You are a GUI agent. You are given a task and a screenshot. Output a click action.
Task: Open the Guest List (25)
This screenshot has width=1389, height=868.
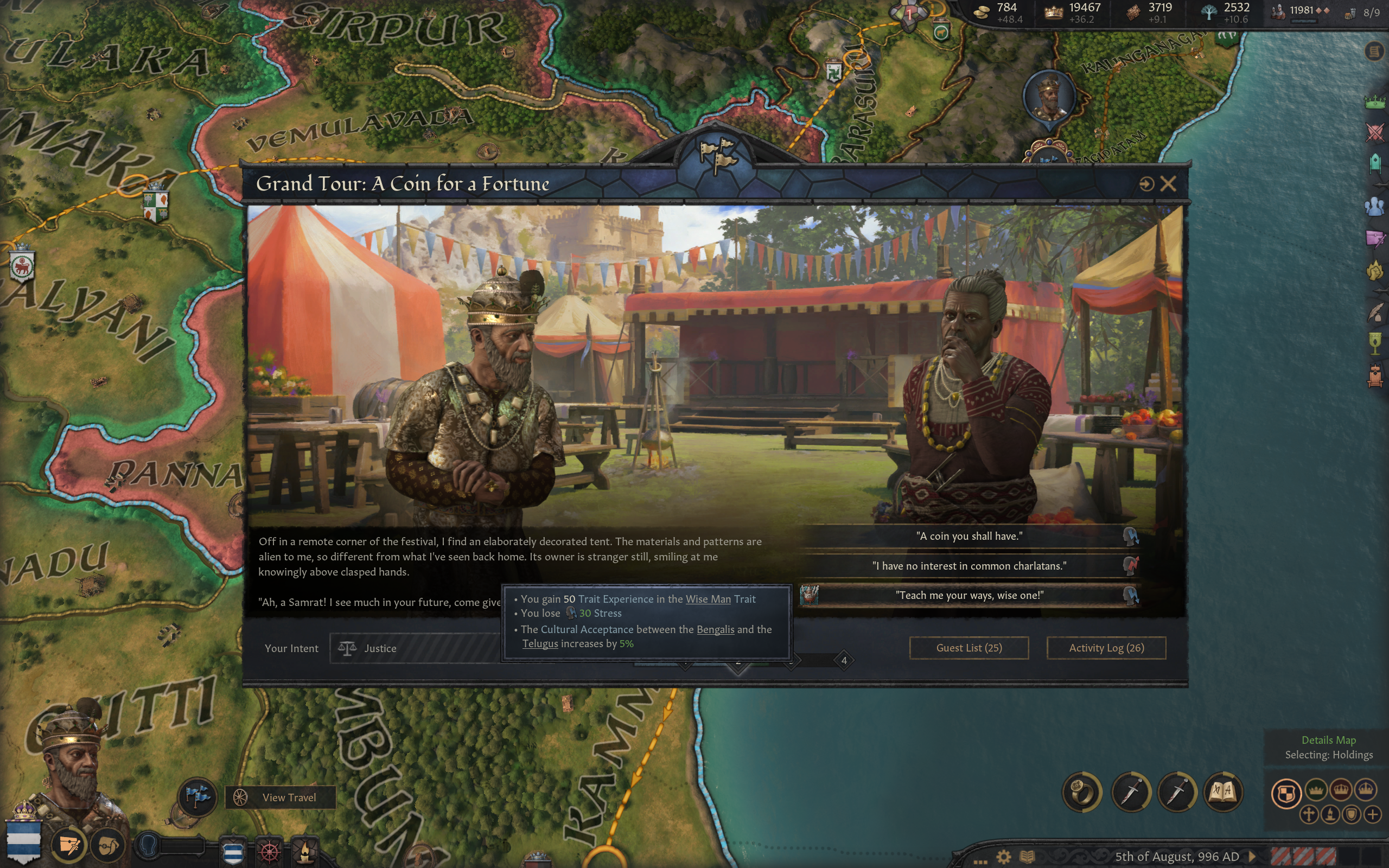[969, 648]
